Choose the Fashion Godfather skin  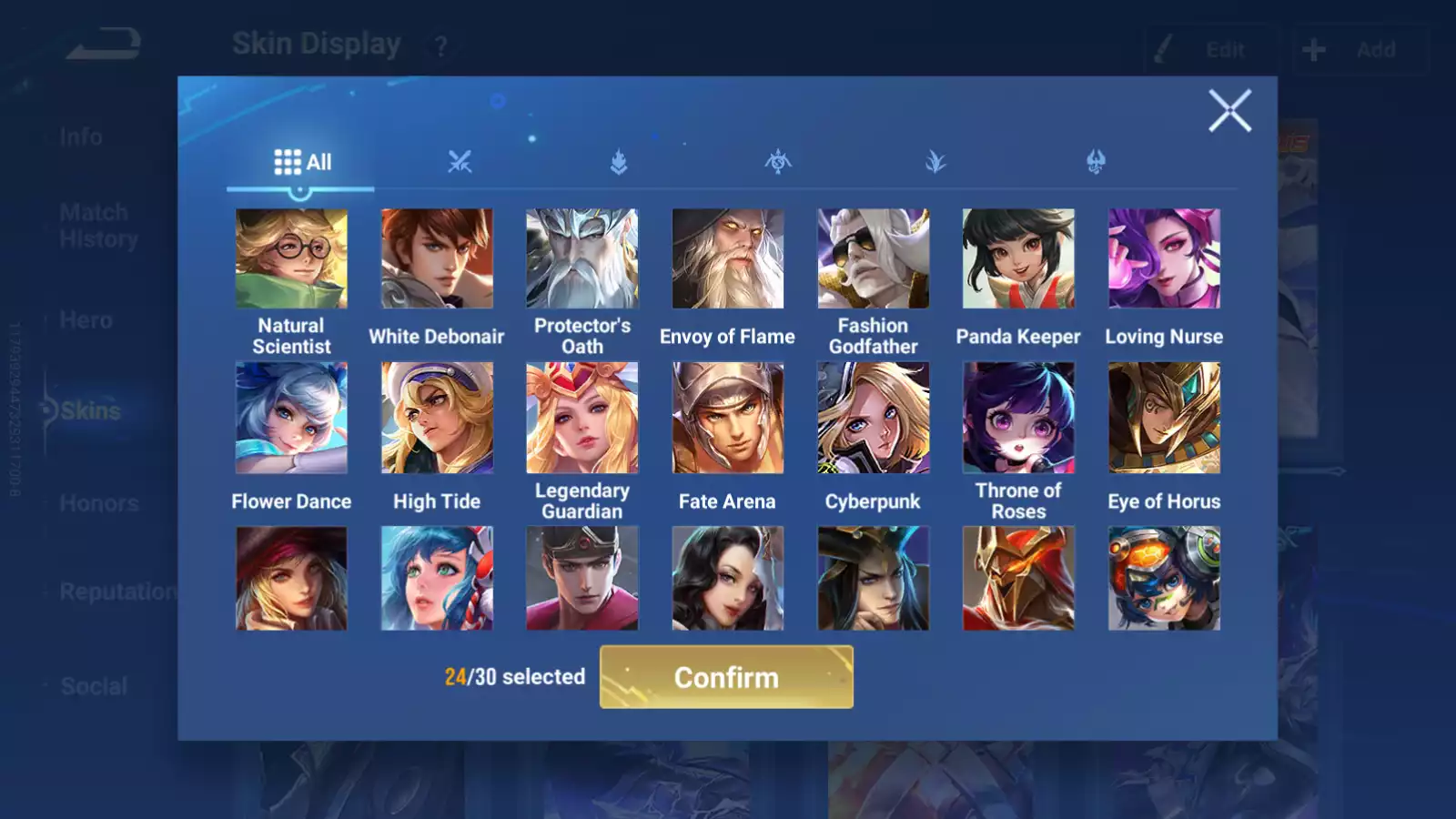pyautogui.click(x=874, y=259)
